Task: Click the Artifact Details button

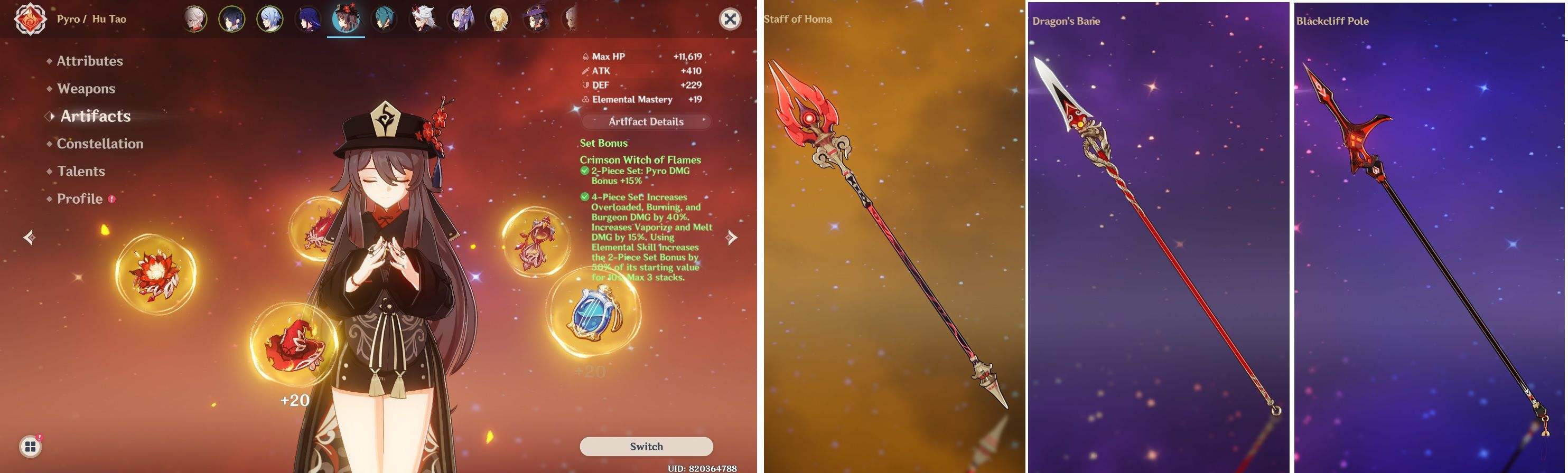Action: [646, 121]
